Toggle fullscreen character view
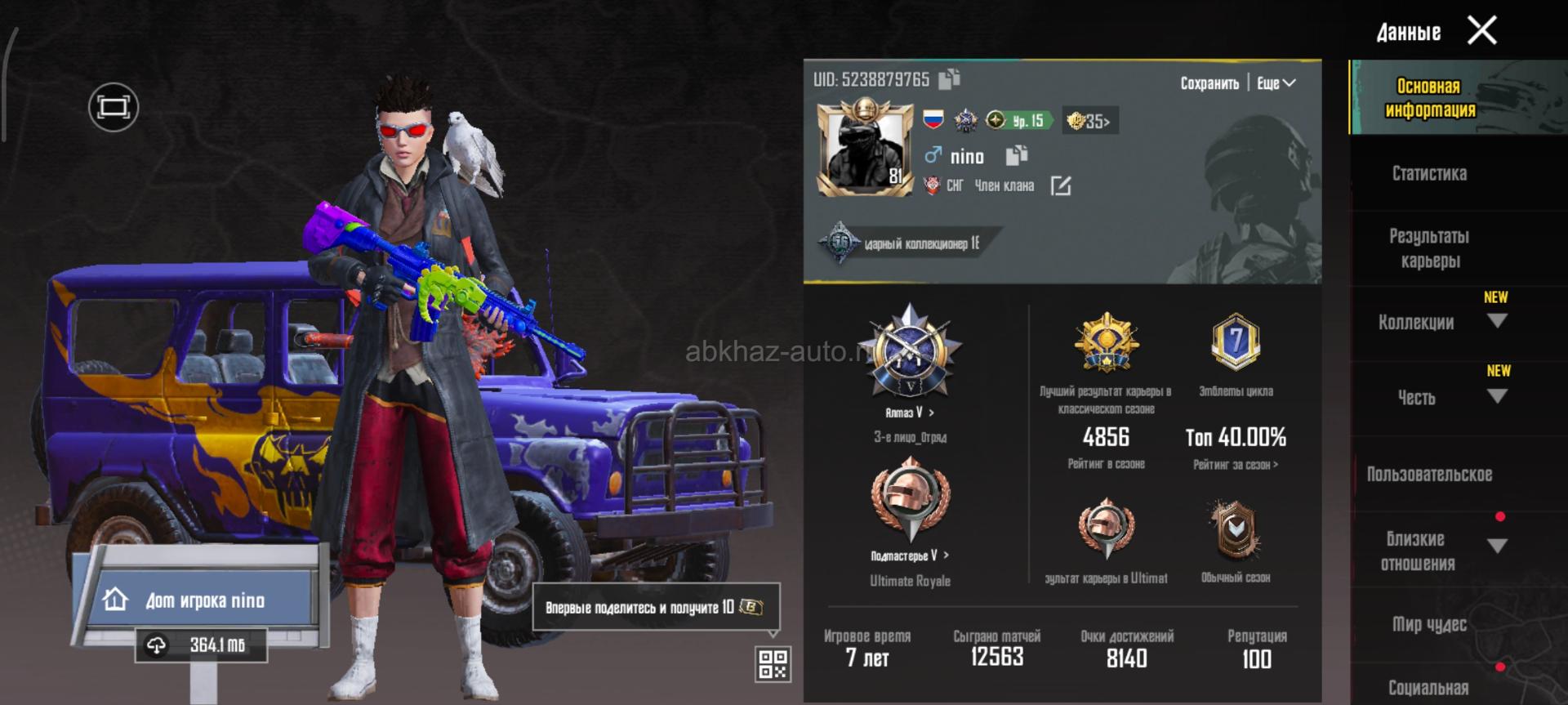Image resolution: width=1568 pixels, height=705 pixels. (113, 107)
